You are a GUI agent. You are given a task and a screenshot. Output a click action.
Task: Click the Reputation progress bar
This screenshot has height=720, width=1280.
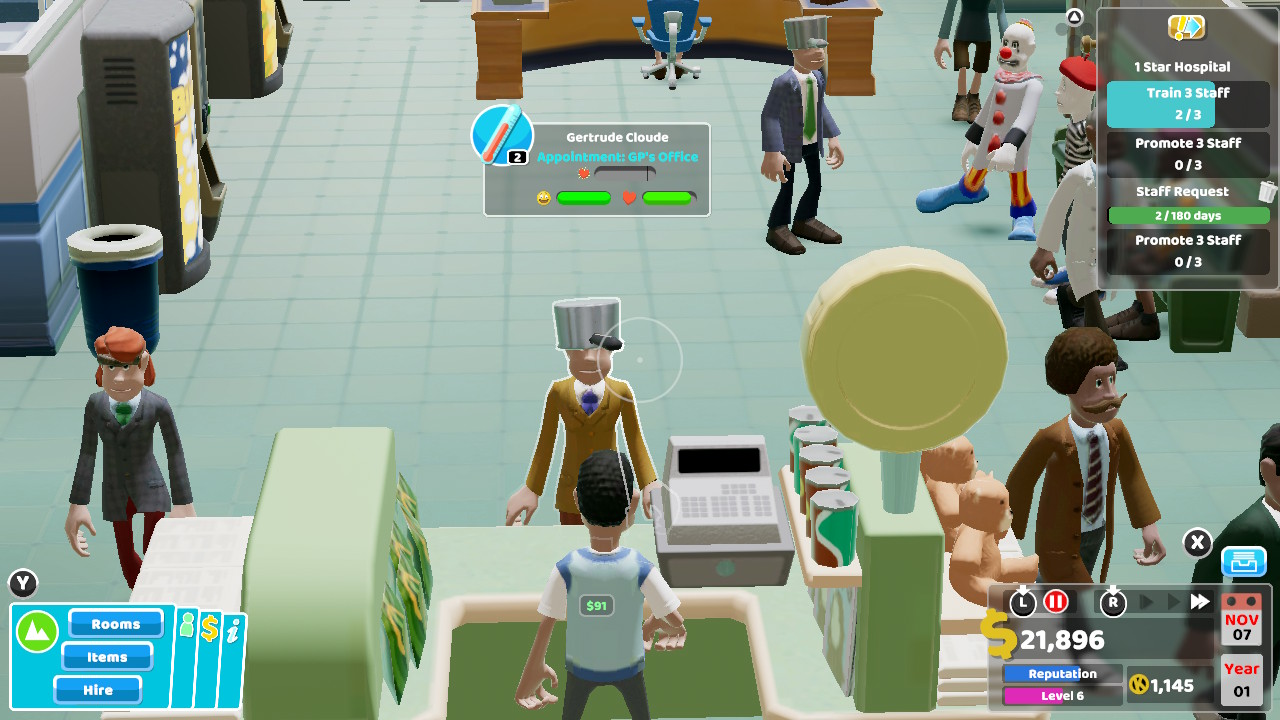(1061, 673)
